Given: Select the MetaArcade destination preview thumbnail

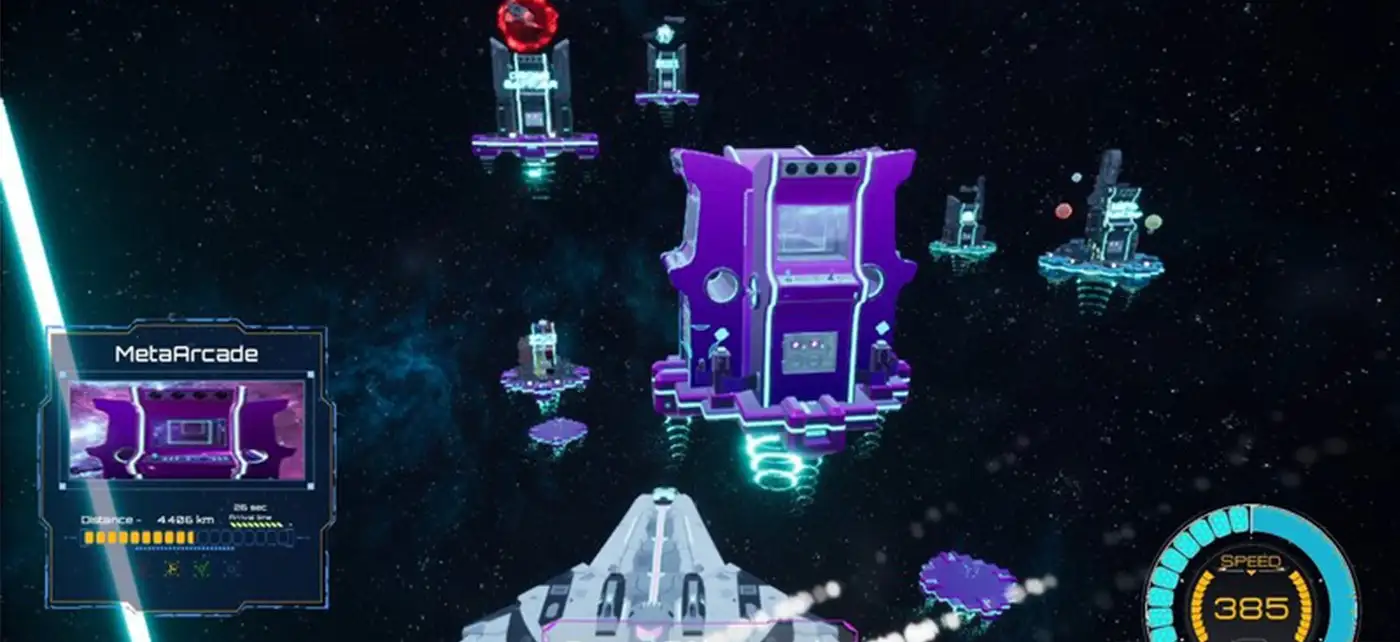Looking at the screenshot, I should point(186,431).
